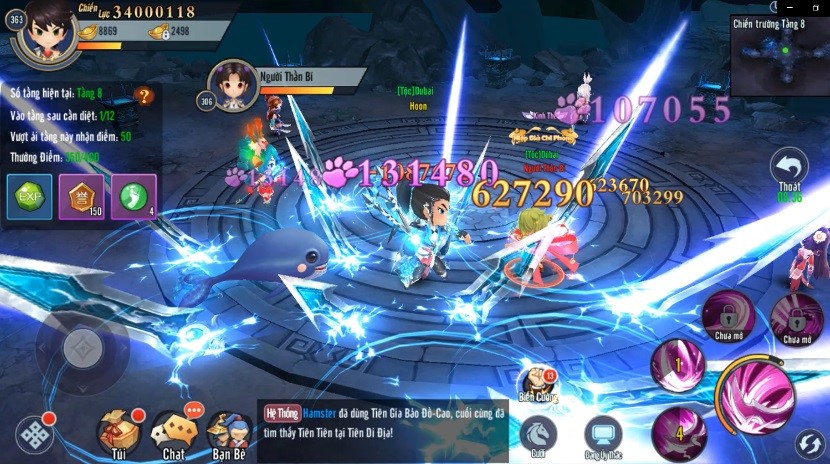Select the brown honor badge reward icon
Viewport: 830px width, 464px height.
[x=80, y=195]
